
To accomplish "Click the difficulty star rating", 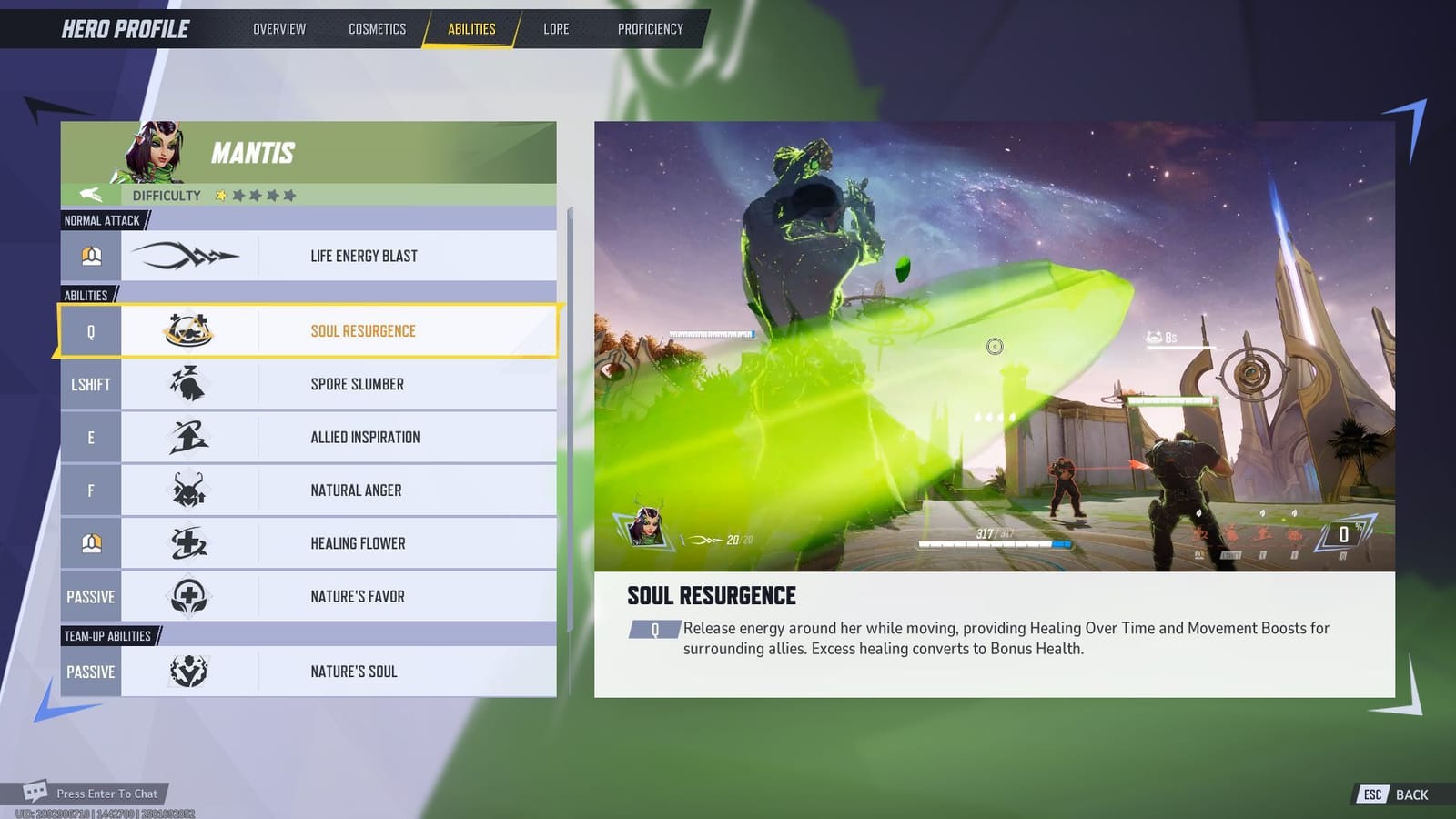I will click(258, 195).
